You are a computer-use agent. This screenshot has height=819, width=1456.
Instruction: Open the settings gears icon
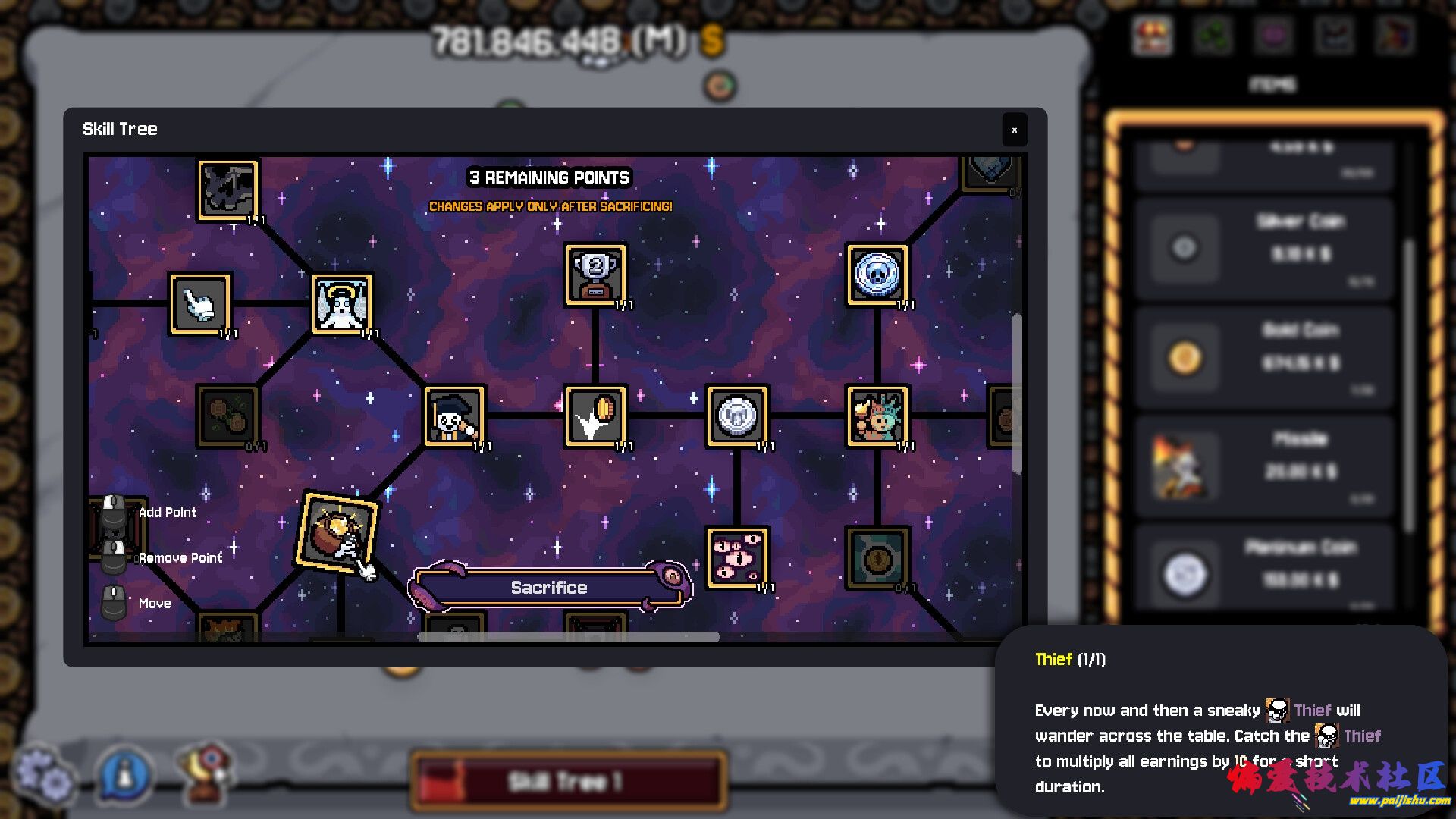(45, 773)
